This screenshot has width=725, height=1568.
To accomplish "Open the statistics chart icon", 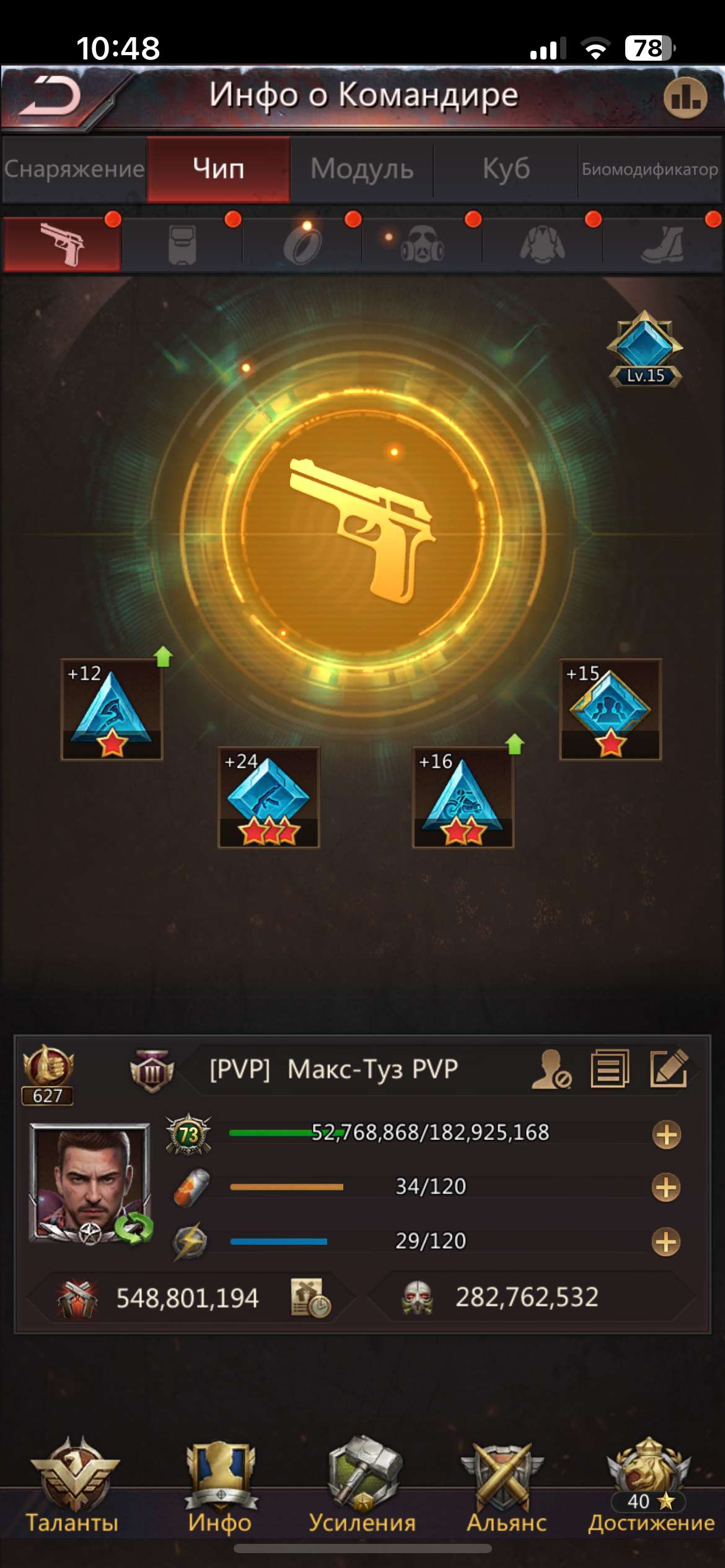I will coord(685,98).
